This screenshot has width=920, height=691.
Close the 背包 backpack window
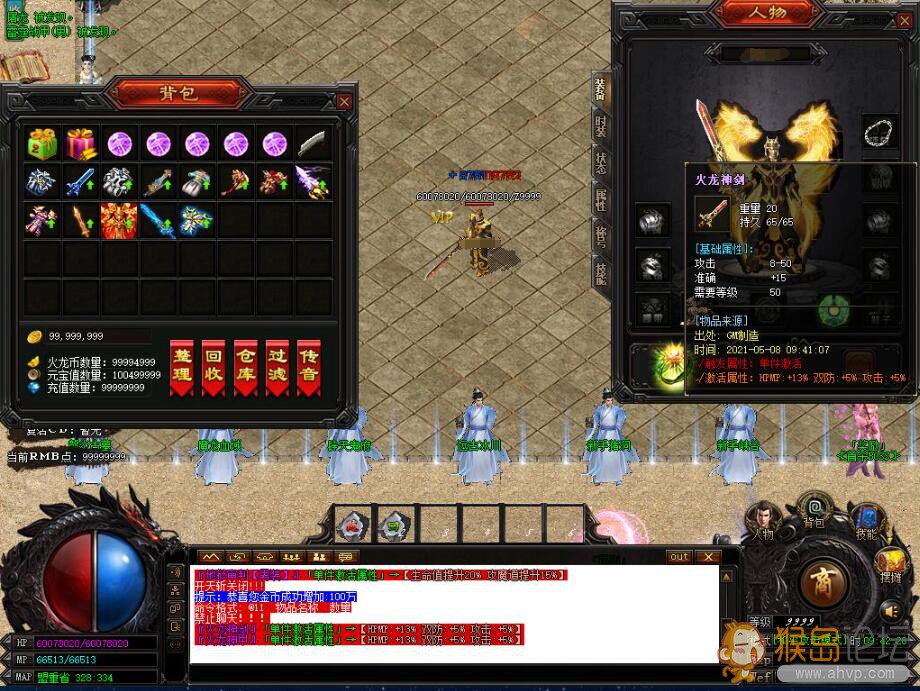click(x=344, y=101)
